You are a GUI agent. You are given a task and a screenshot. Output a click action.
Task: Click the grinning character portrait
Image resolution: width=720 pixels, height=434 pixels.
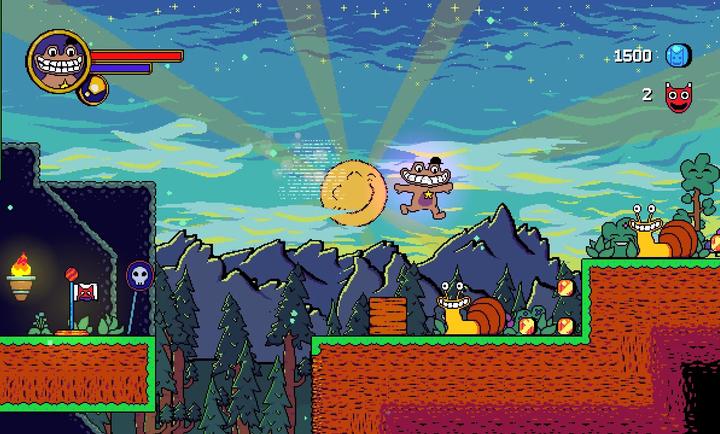pos(59,59)
